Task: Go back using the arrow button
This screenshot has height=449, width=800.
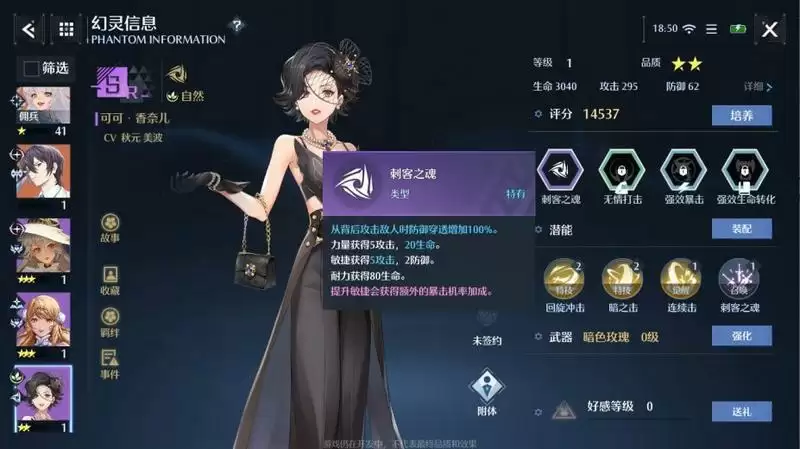Action: 28,29
